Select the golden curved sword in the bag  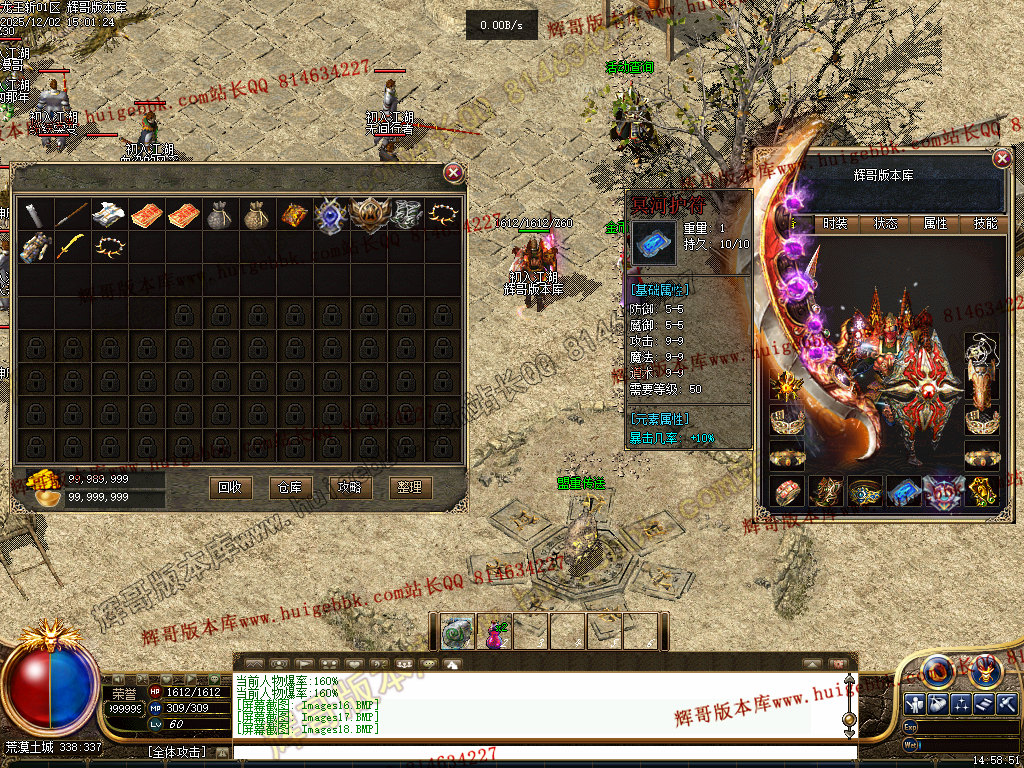coord(70,246)
